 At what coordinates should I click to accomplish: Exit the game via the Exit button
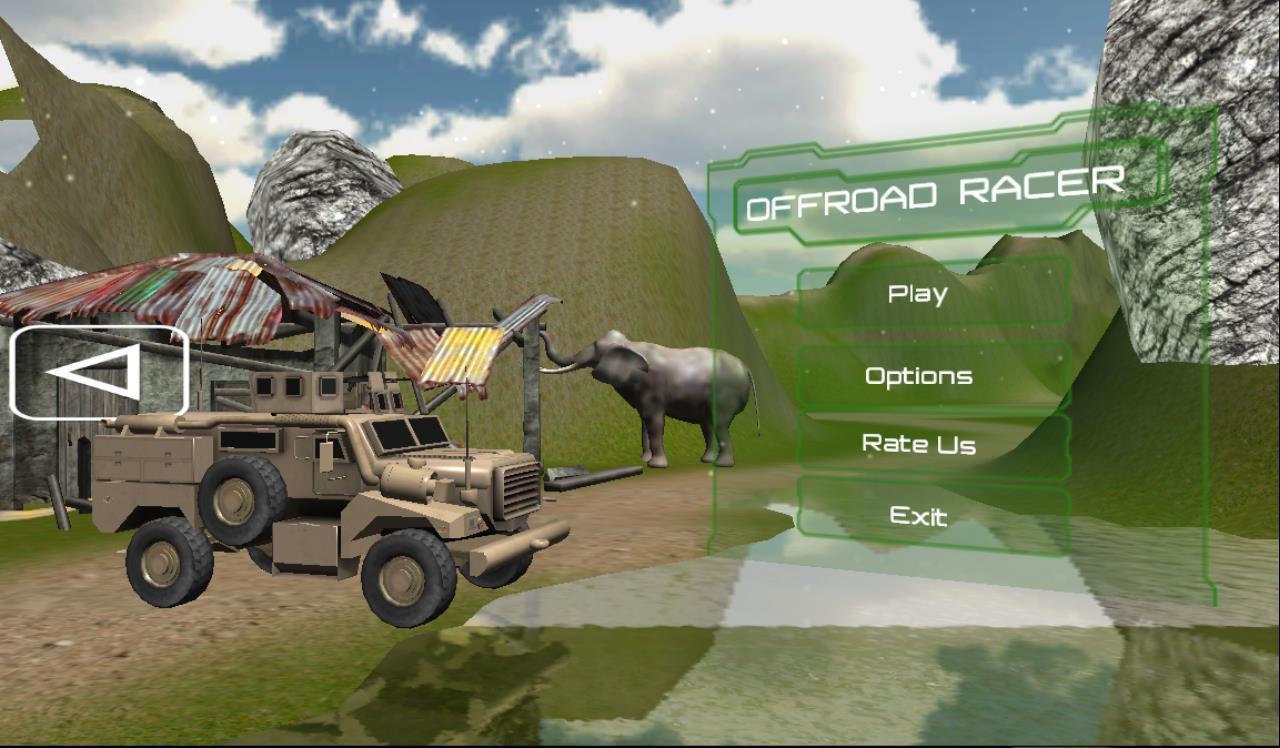point(918,516)
